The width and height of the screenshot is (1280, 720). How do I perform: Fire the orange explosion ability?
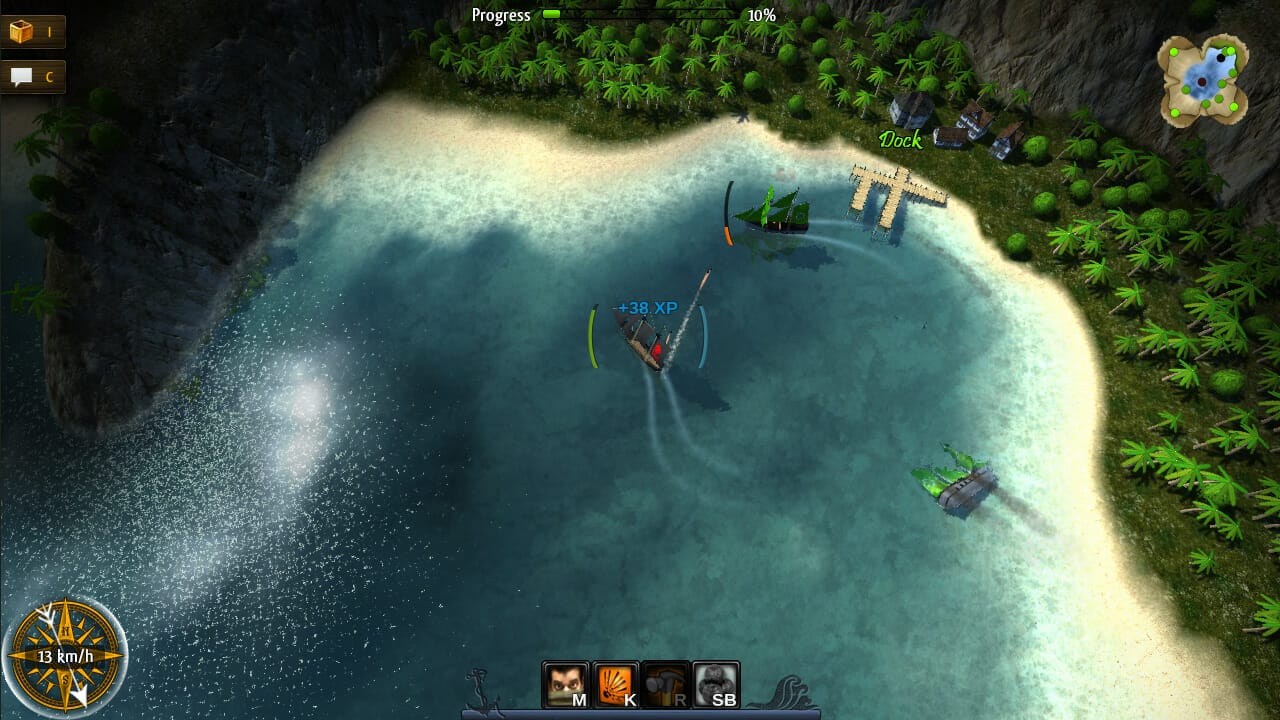click(x=616, y=685)
